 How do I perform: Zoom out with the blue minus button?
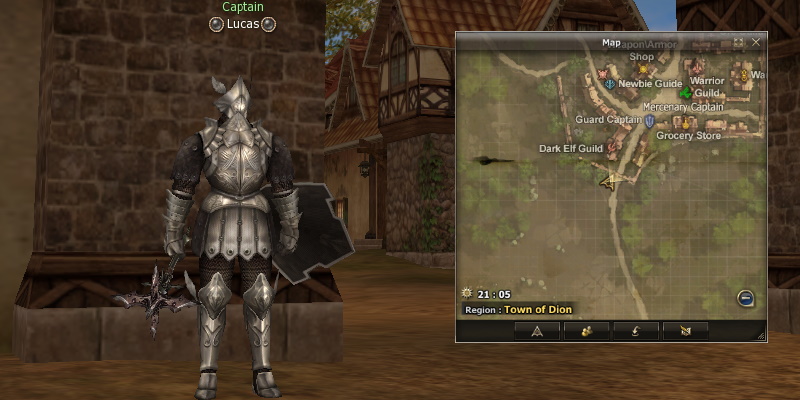click(x=745, y=297)
